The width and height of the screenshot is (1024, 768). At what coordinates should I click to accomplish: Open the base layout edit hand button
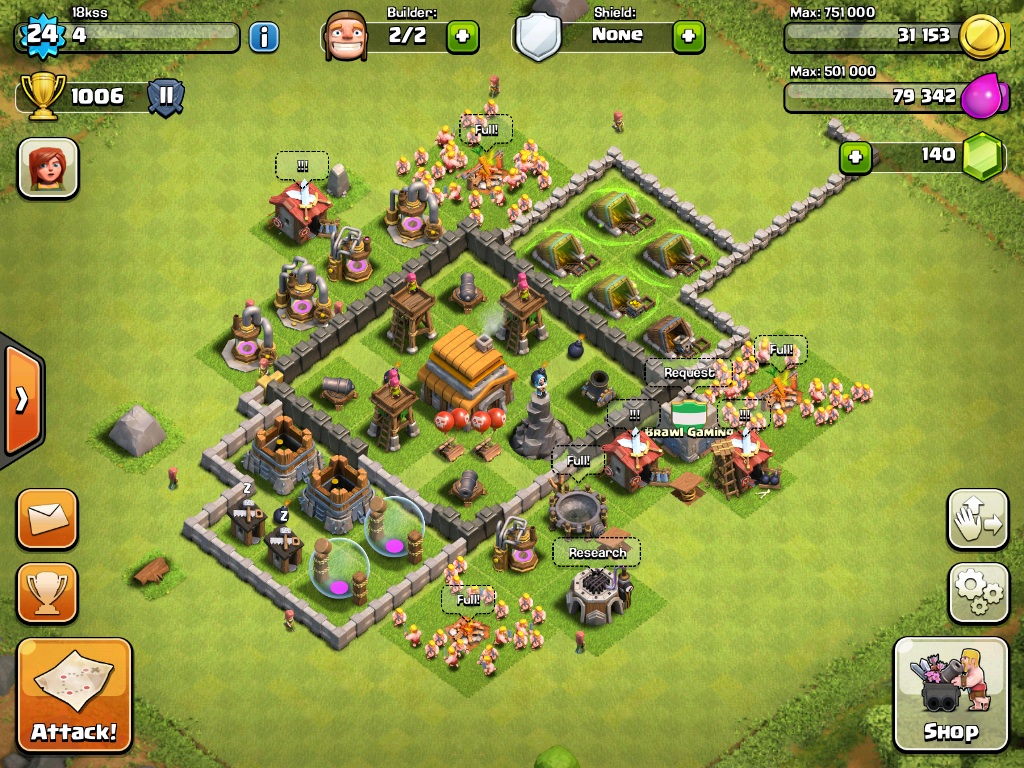(977, 519)
